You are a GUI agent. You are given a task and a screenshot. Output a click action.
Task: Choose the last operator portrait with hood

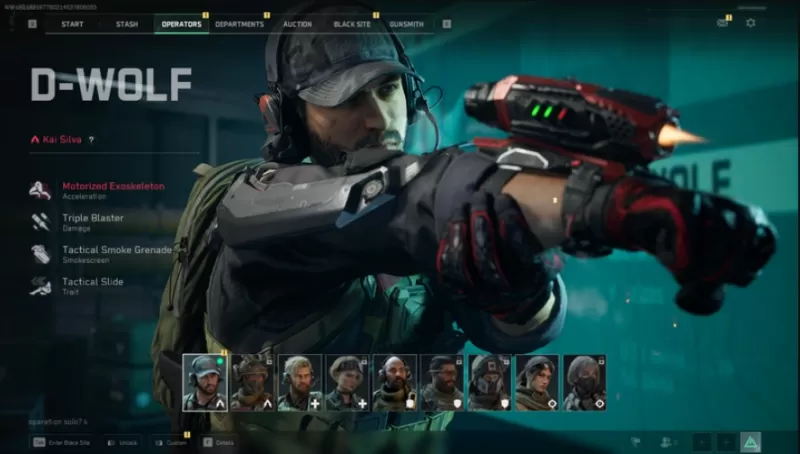pyautogui.click(x=584, y=382)
